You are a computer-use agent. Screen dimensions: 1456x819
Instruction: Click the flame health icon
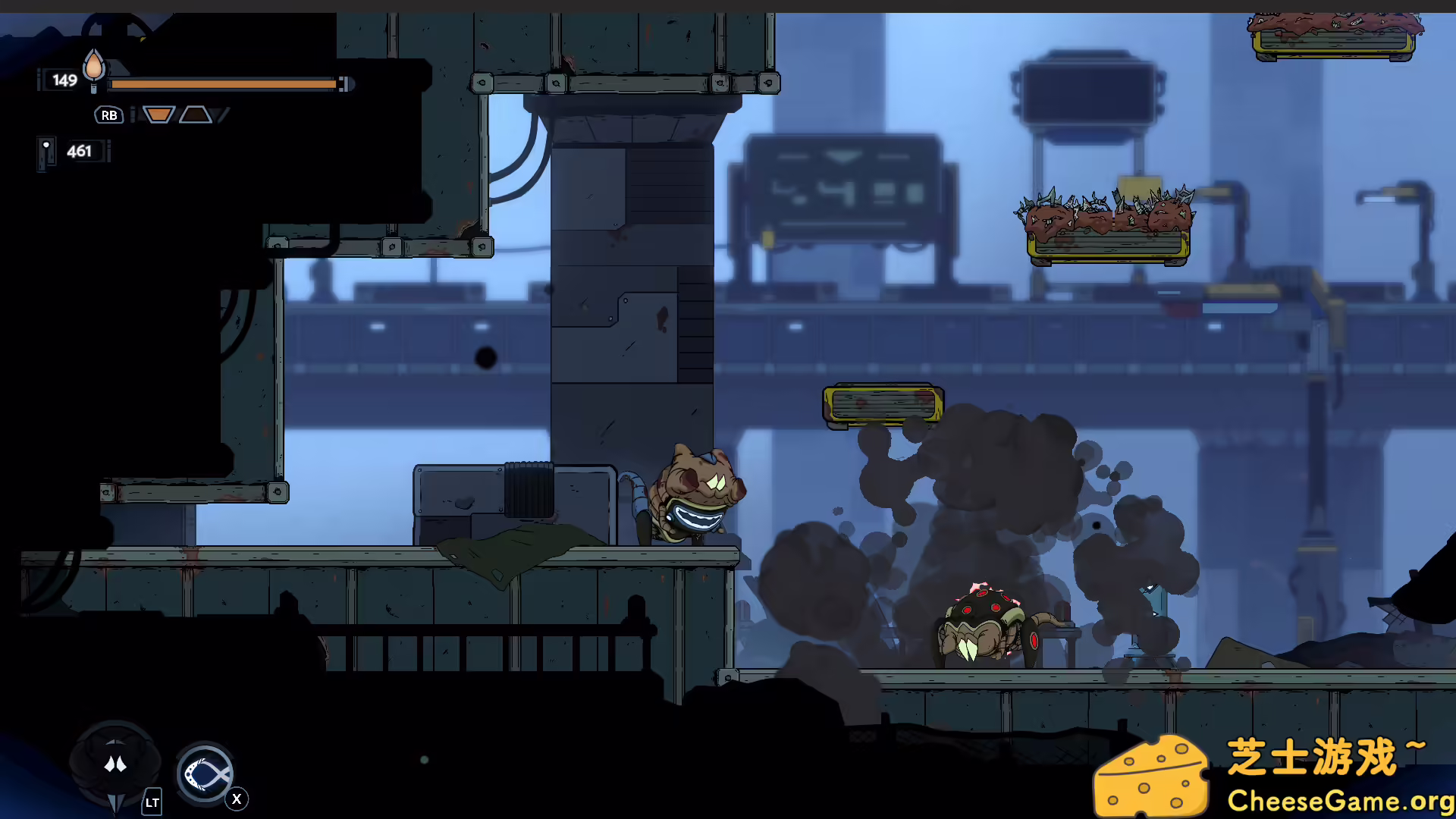pyautogui.click(x=94, y=67)
